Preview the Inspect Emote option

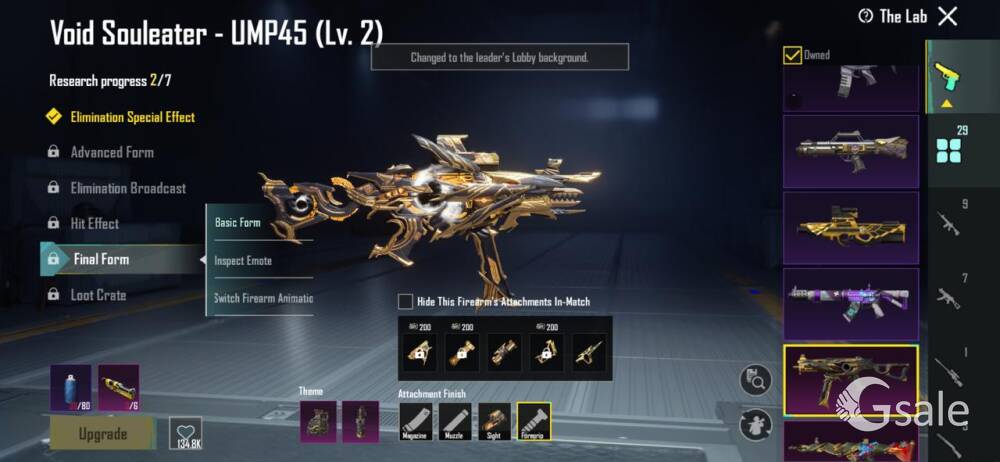coord(243,260)
